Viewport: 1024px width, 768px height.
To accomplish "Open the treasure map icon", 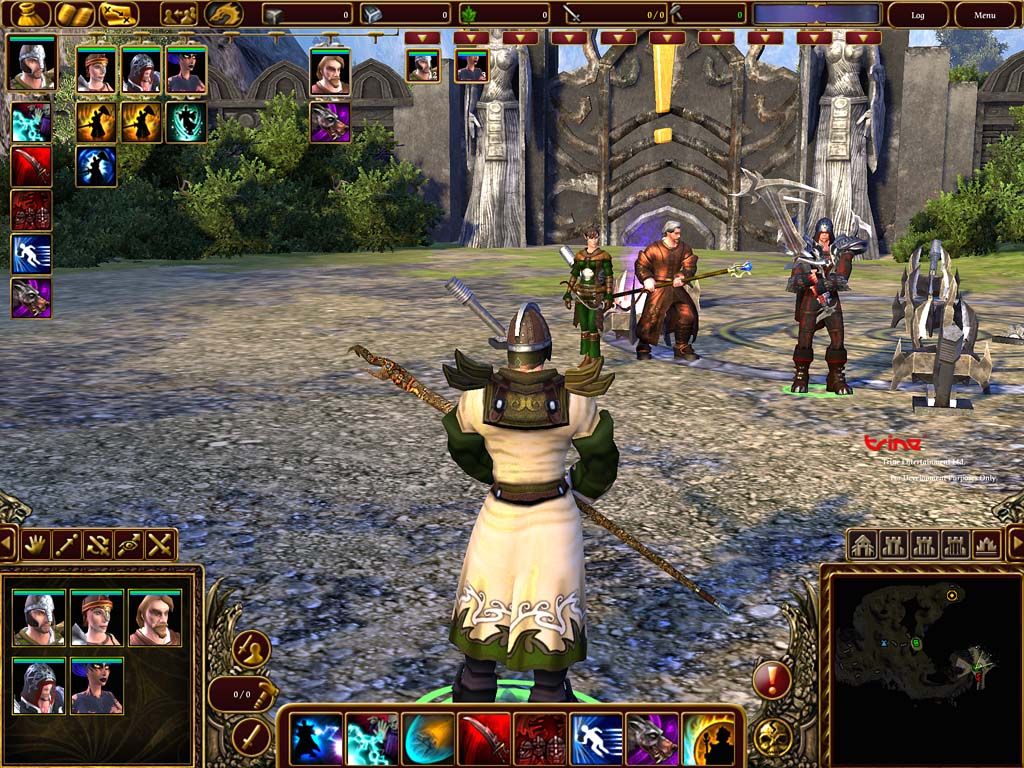I will coord(118,14).
